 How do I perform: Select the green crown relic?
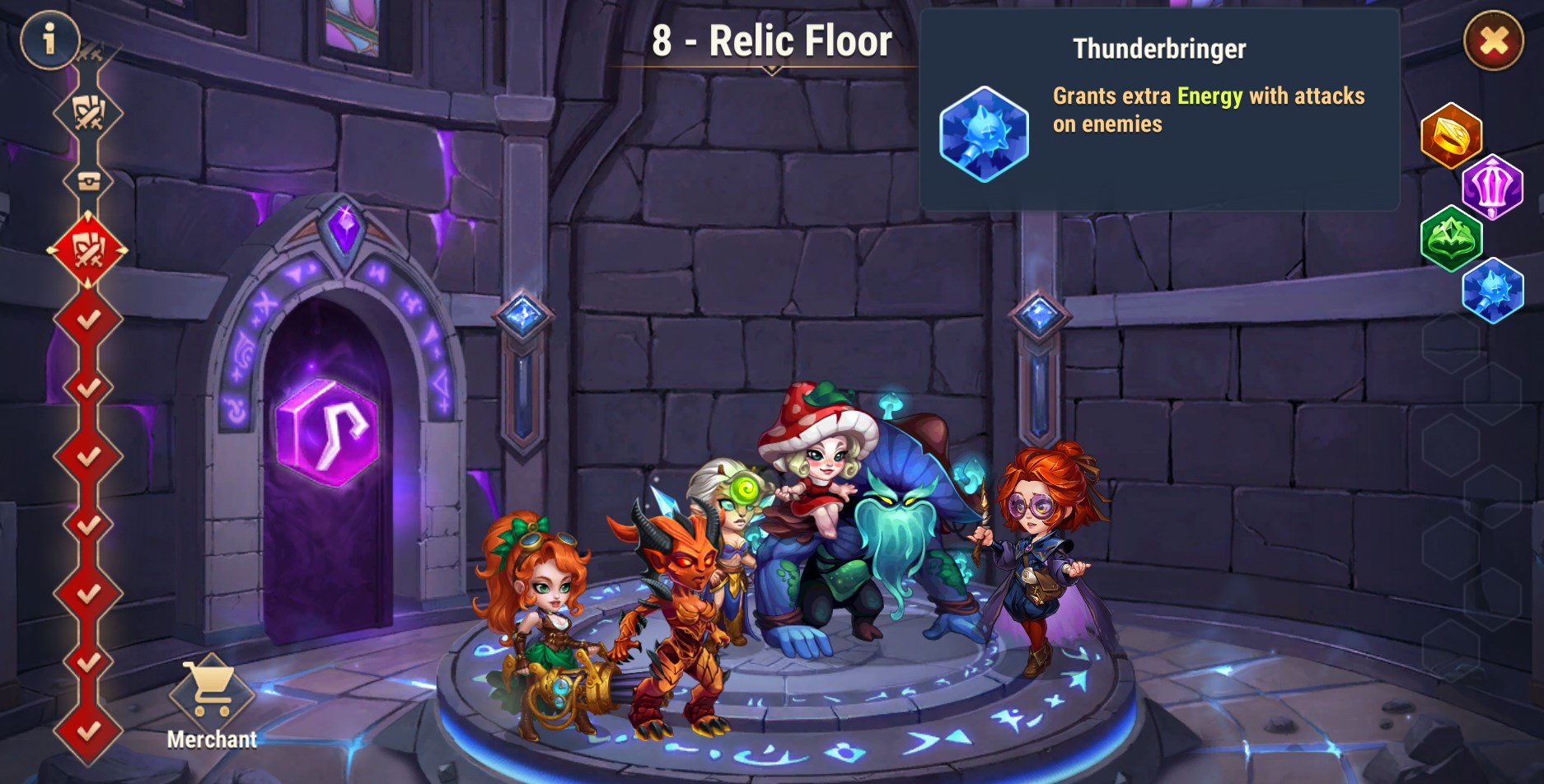pyautogui.click(x=1451, y=238)
